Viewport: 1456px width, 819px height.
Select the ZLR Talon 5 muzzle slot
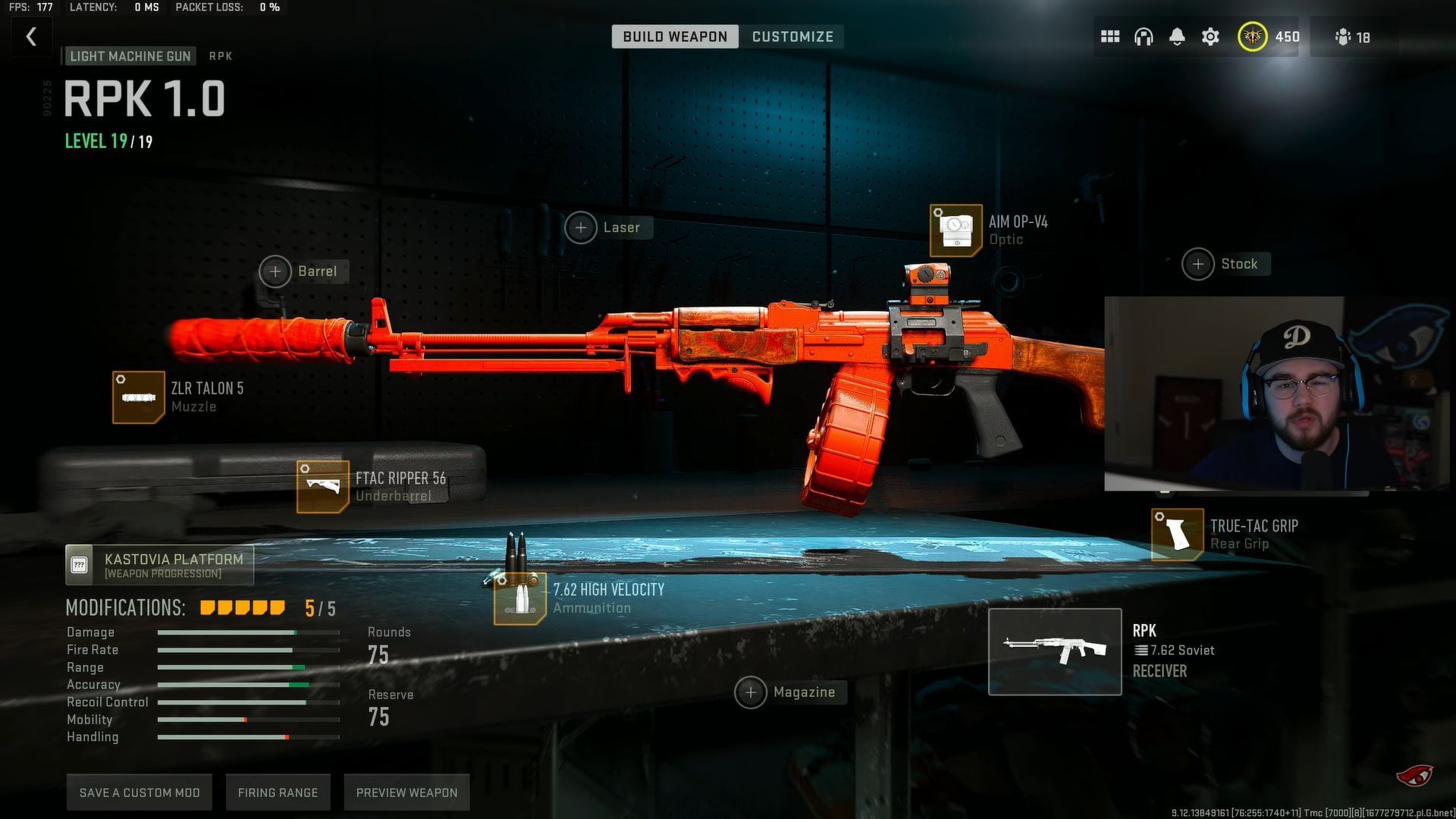click(x=139, y=397)
